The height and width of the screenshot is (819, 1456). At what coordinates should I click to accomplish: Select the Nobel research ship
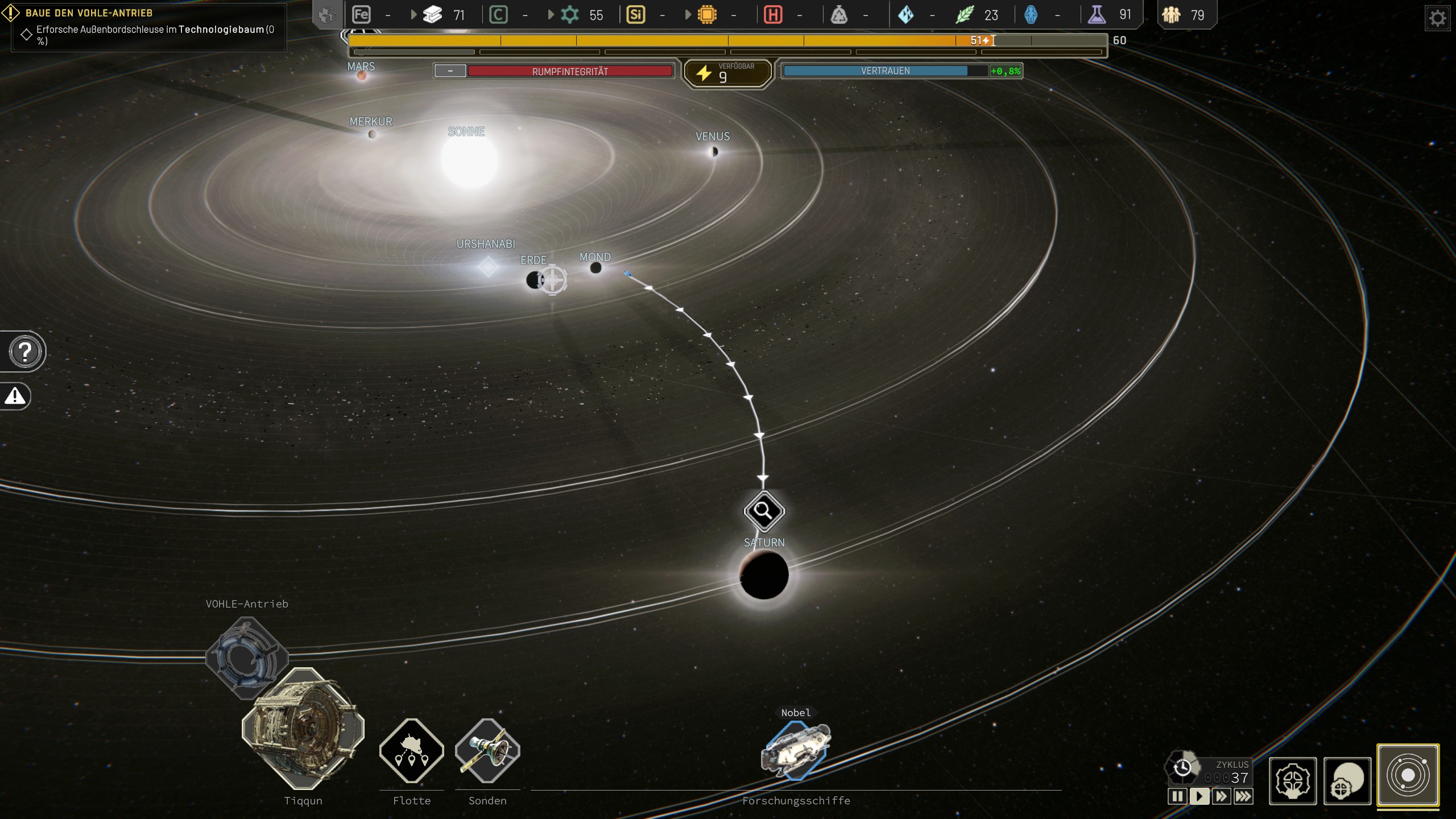point(796,751)
